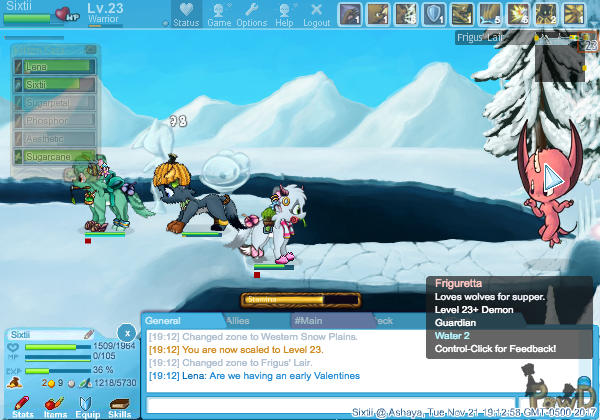Select party member Sugarpetal in the party list

(56, 103)
